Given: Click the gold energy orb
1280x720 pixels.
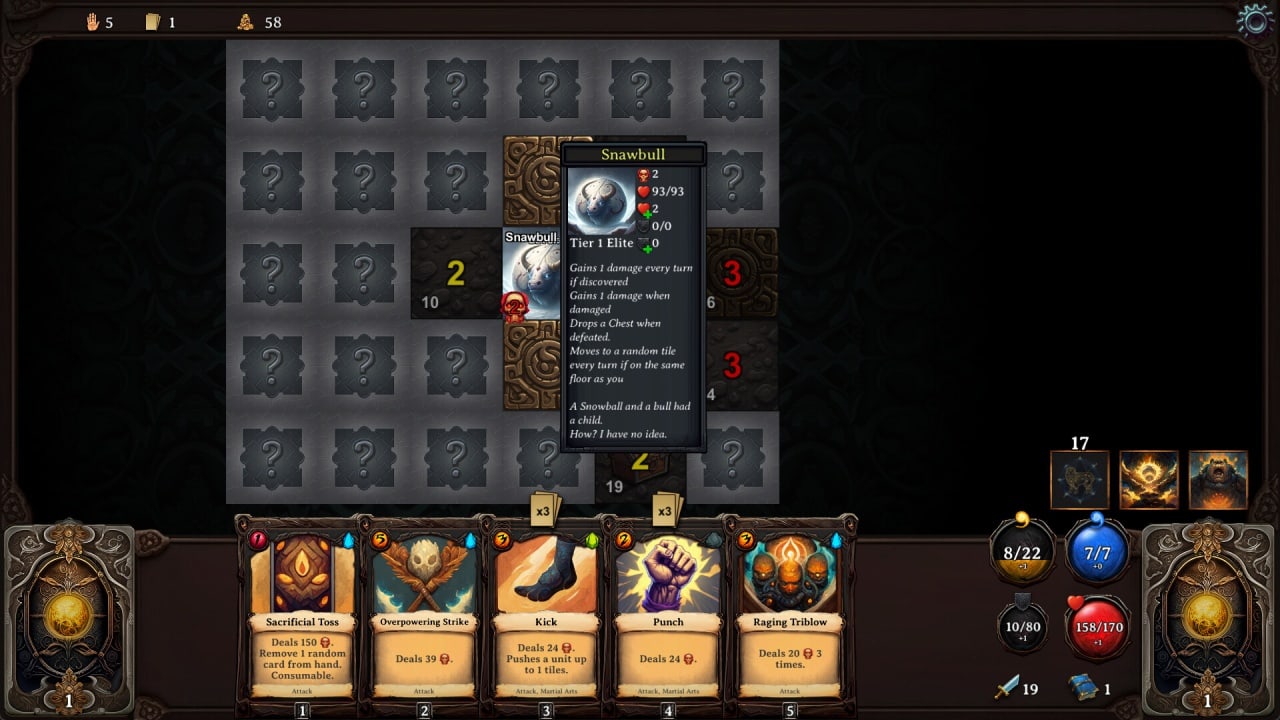Looking at the screenshot, I should pos(1021,550).
